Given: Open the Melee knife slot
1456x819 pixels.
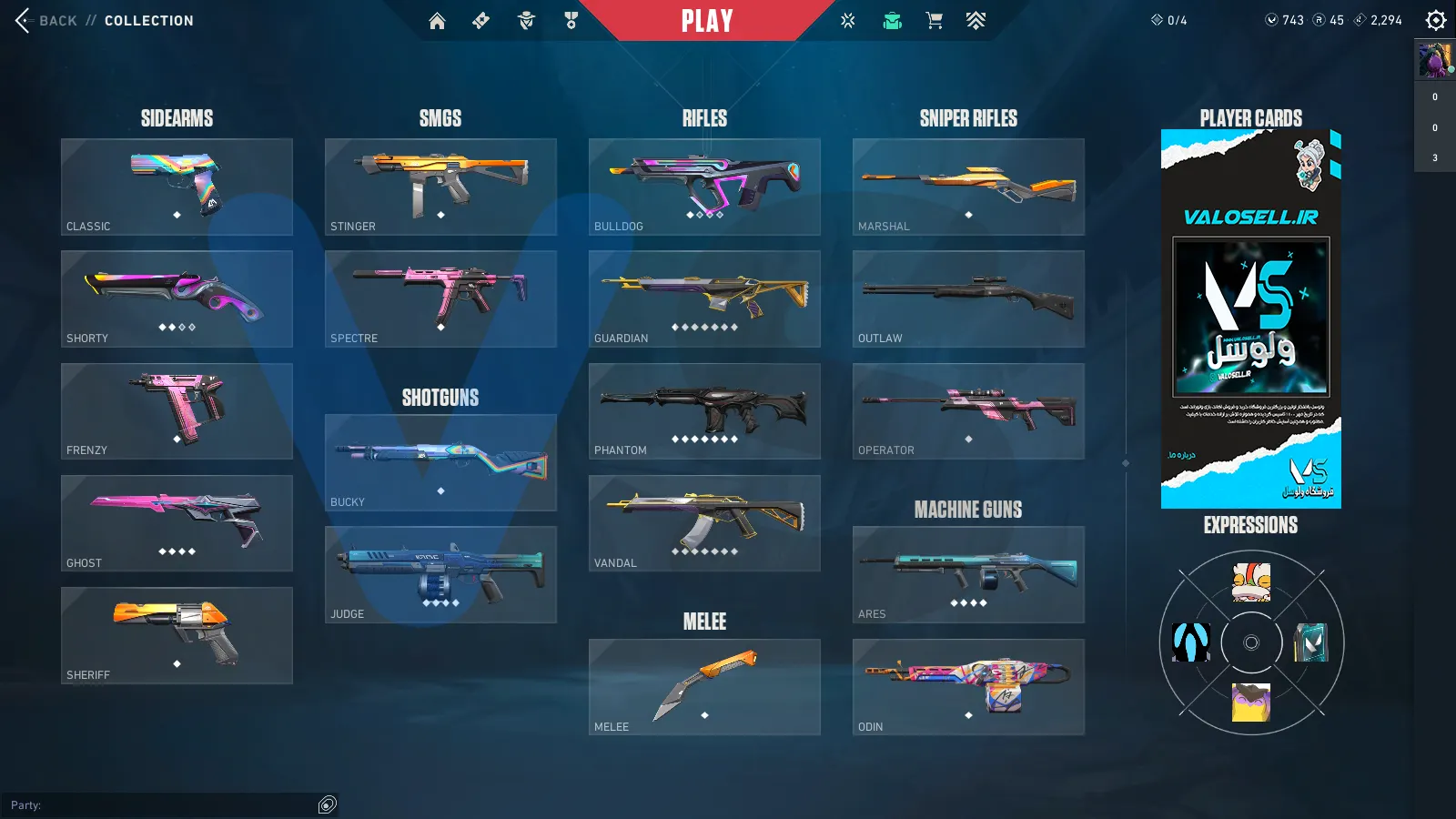Looking at the screenshot, I should [x=704, y=687].
